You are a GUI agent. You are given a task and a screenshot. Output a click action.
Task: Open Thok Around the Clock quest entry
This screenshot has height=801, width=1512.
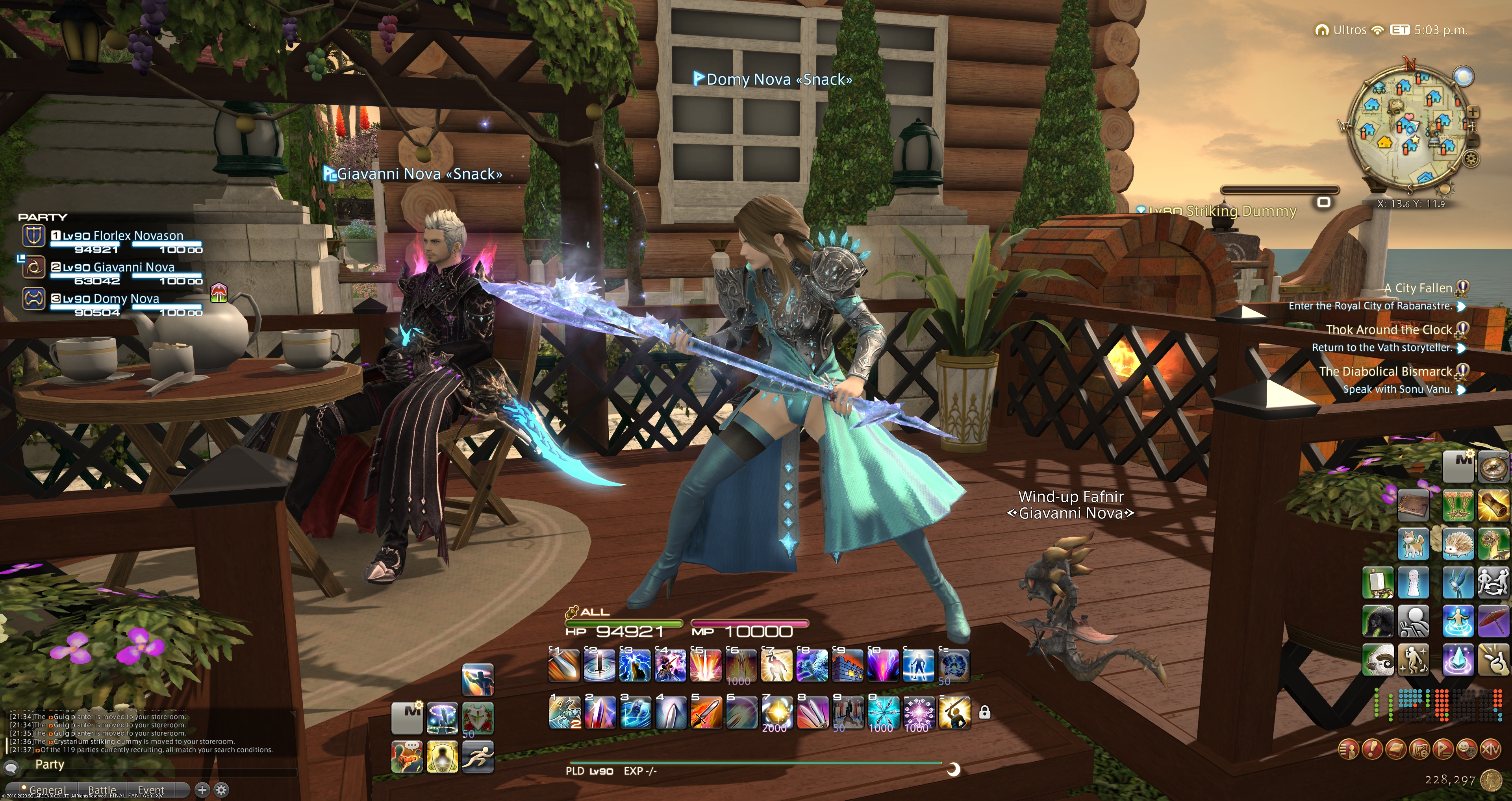click(x=1388, y=330)
